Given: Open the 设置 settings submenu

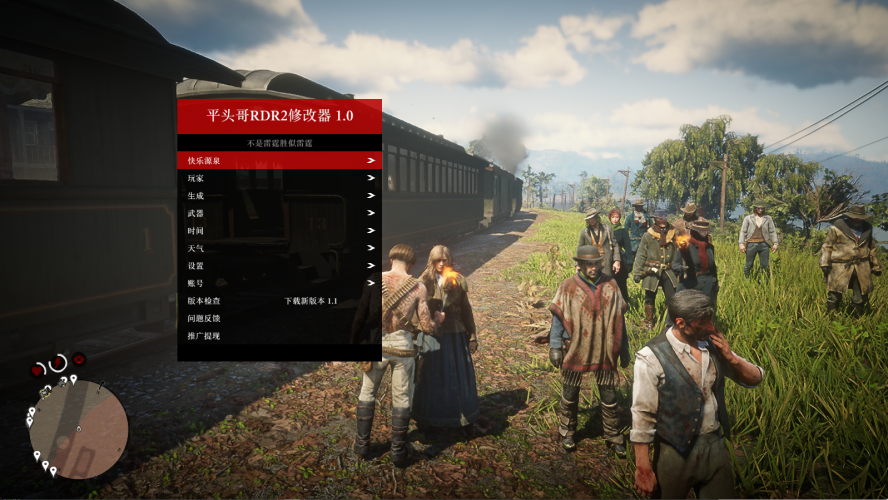Looking at the screenshot, I should [279, 266].
